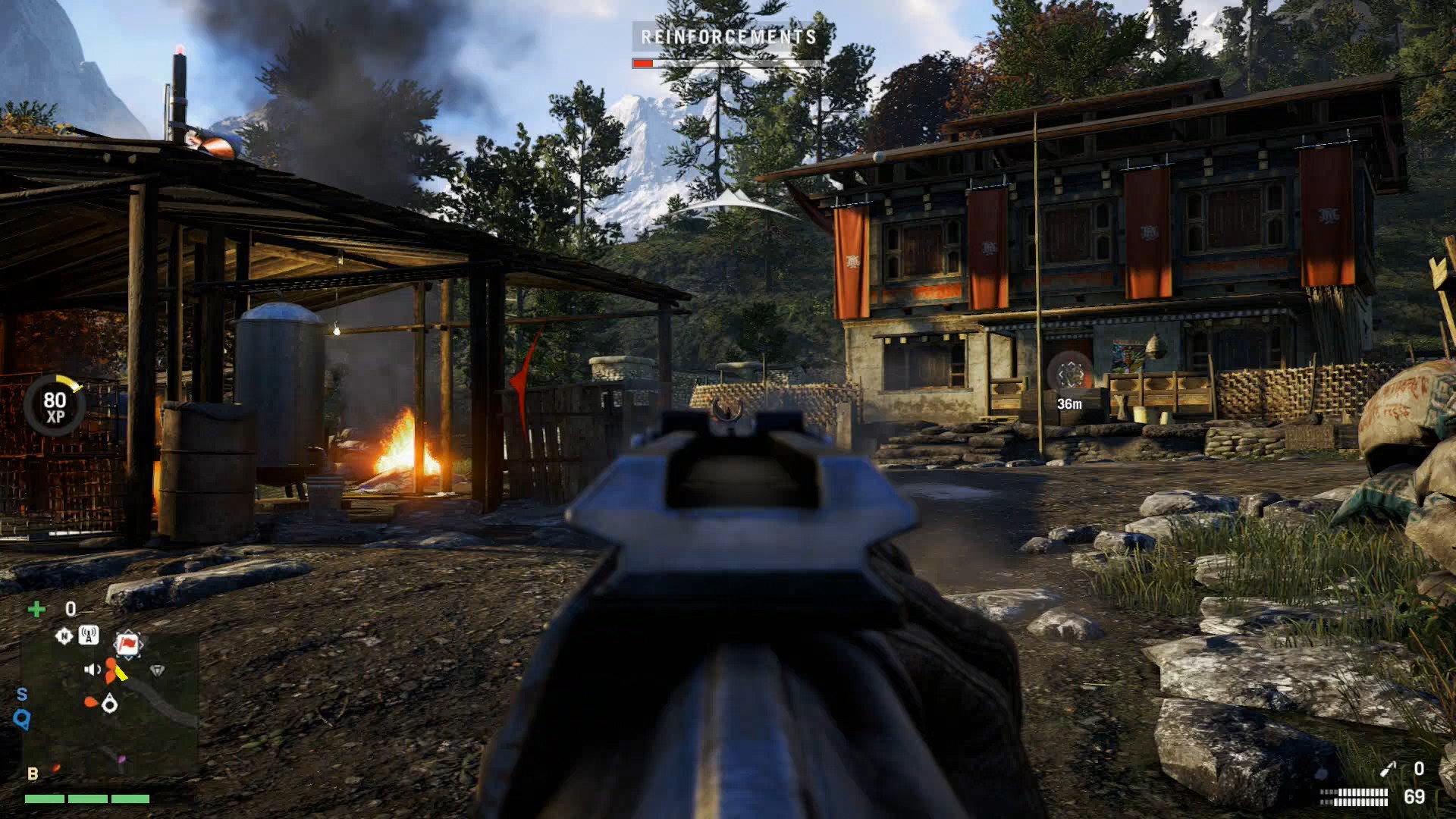
Task: Click the green healing syringe icon
Action: (36, 608)
